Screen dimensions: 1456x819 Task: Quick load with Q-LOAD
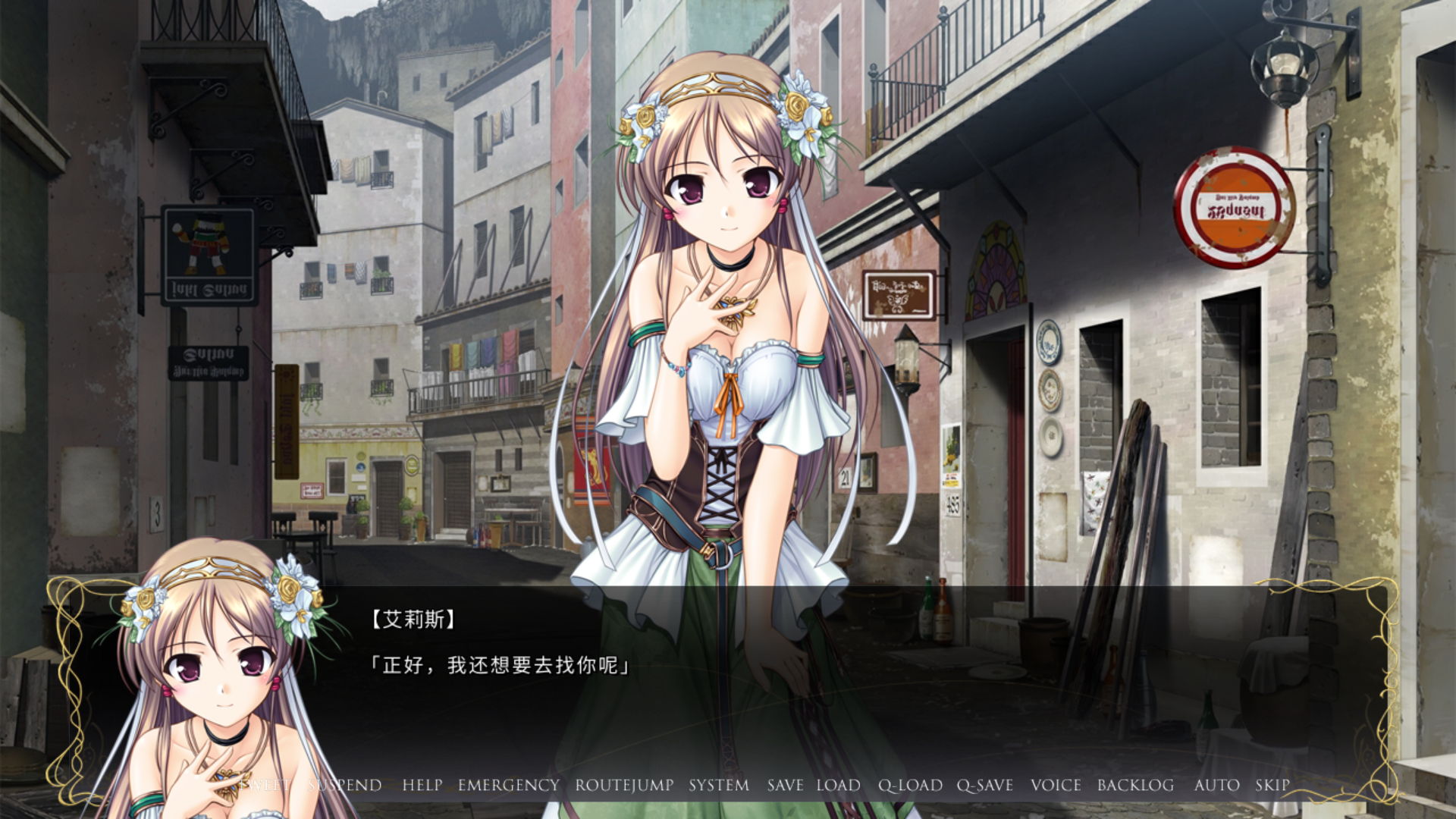click(910, 786)
